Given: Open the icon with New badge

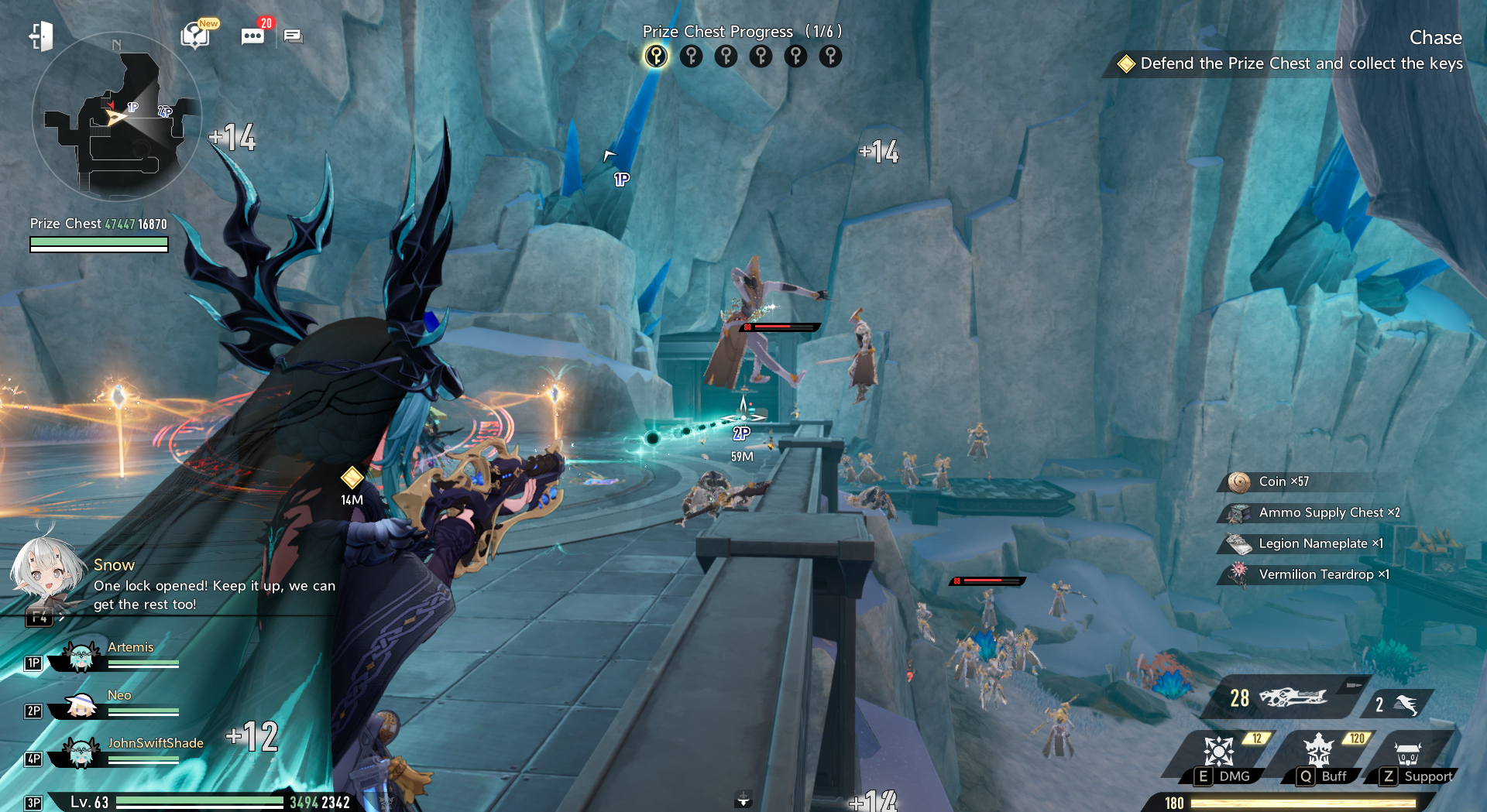Looking at the screenshot, I should (x=197, y=36).
